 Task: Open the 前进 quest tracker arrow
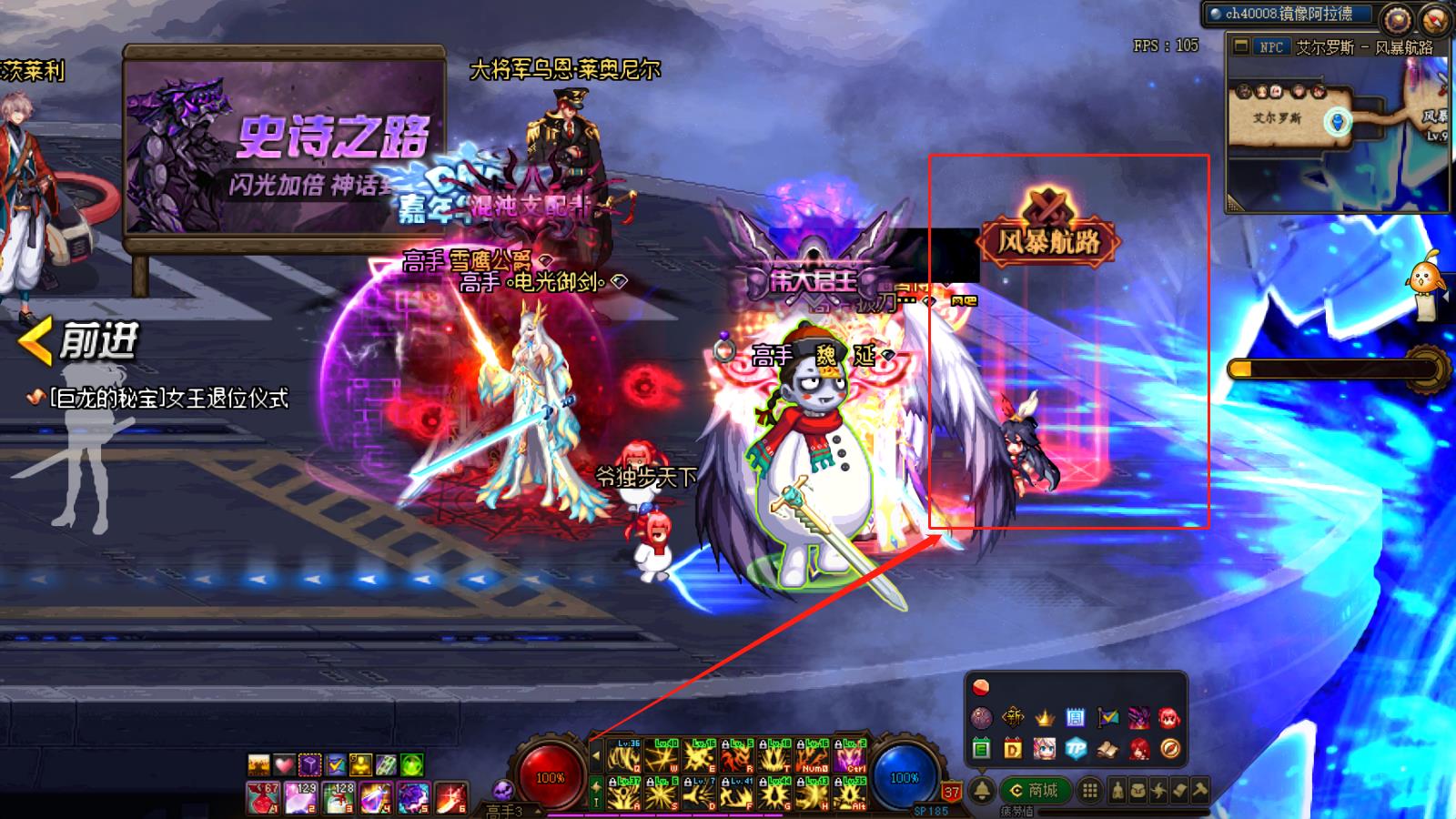36,340
